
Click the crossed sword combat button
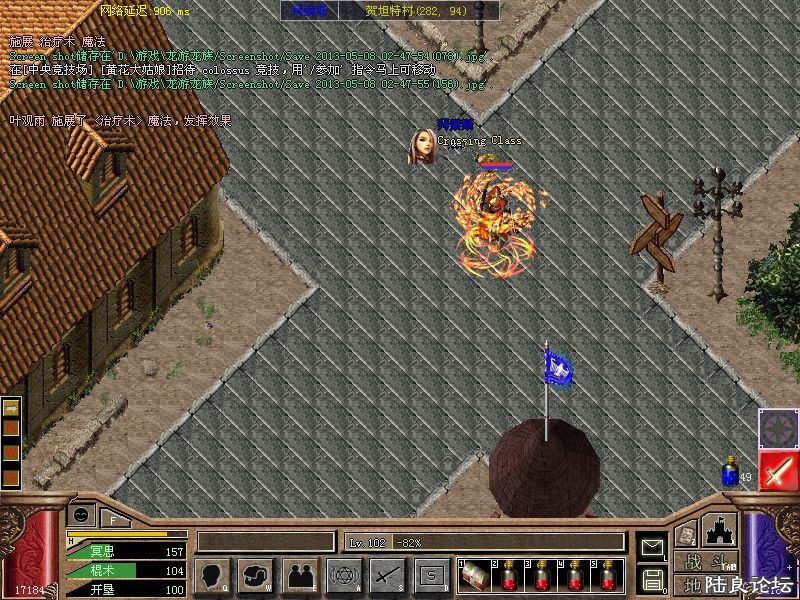(x=386, y=575)
